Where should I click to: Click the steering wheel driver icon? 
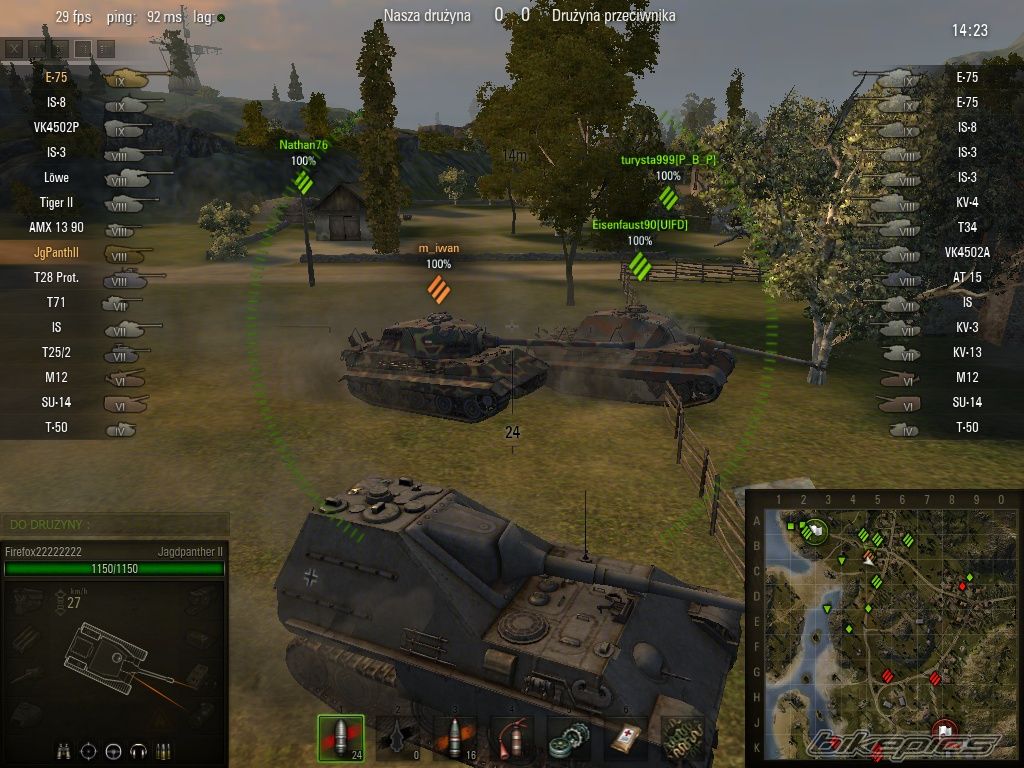coord(114,750)
